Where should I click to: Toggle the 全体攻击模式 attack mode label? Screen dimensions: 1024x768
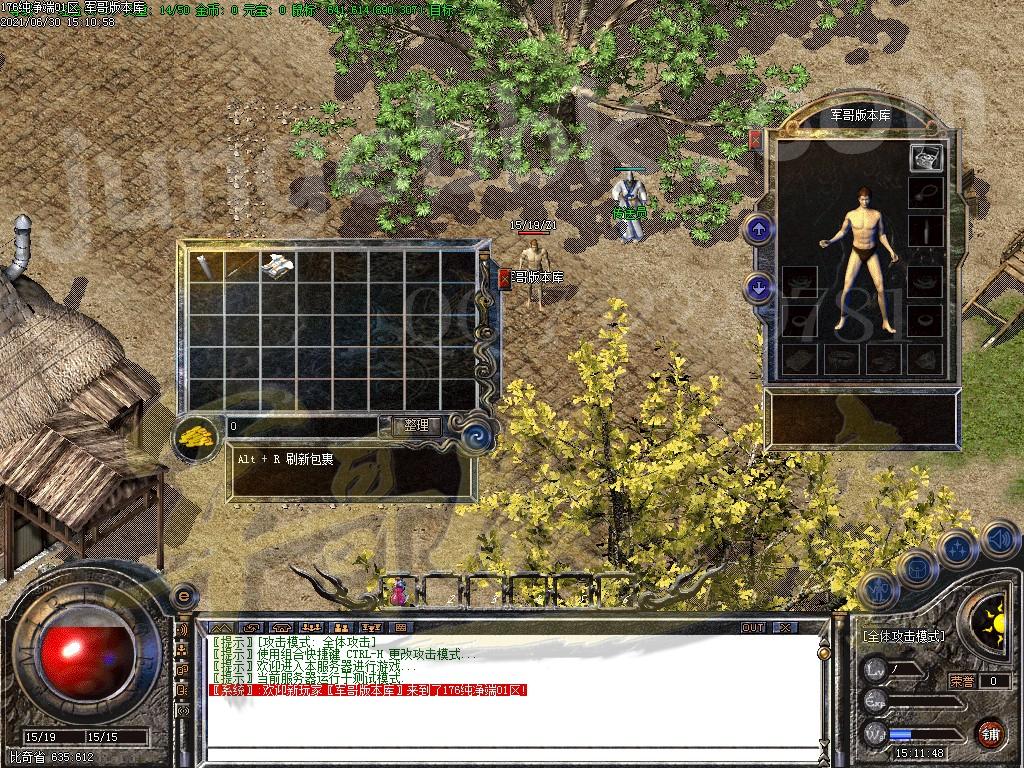point(903,636)
